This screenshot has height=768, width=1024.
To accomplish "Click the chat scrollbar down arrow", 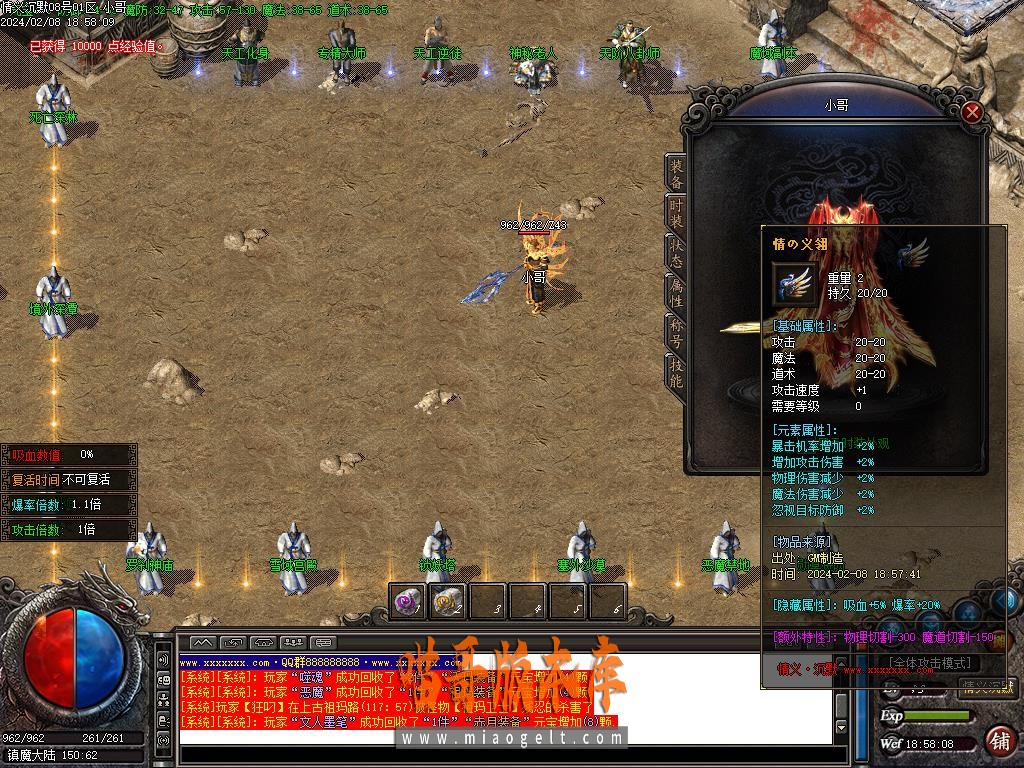I will pos(841,727).
